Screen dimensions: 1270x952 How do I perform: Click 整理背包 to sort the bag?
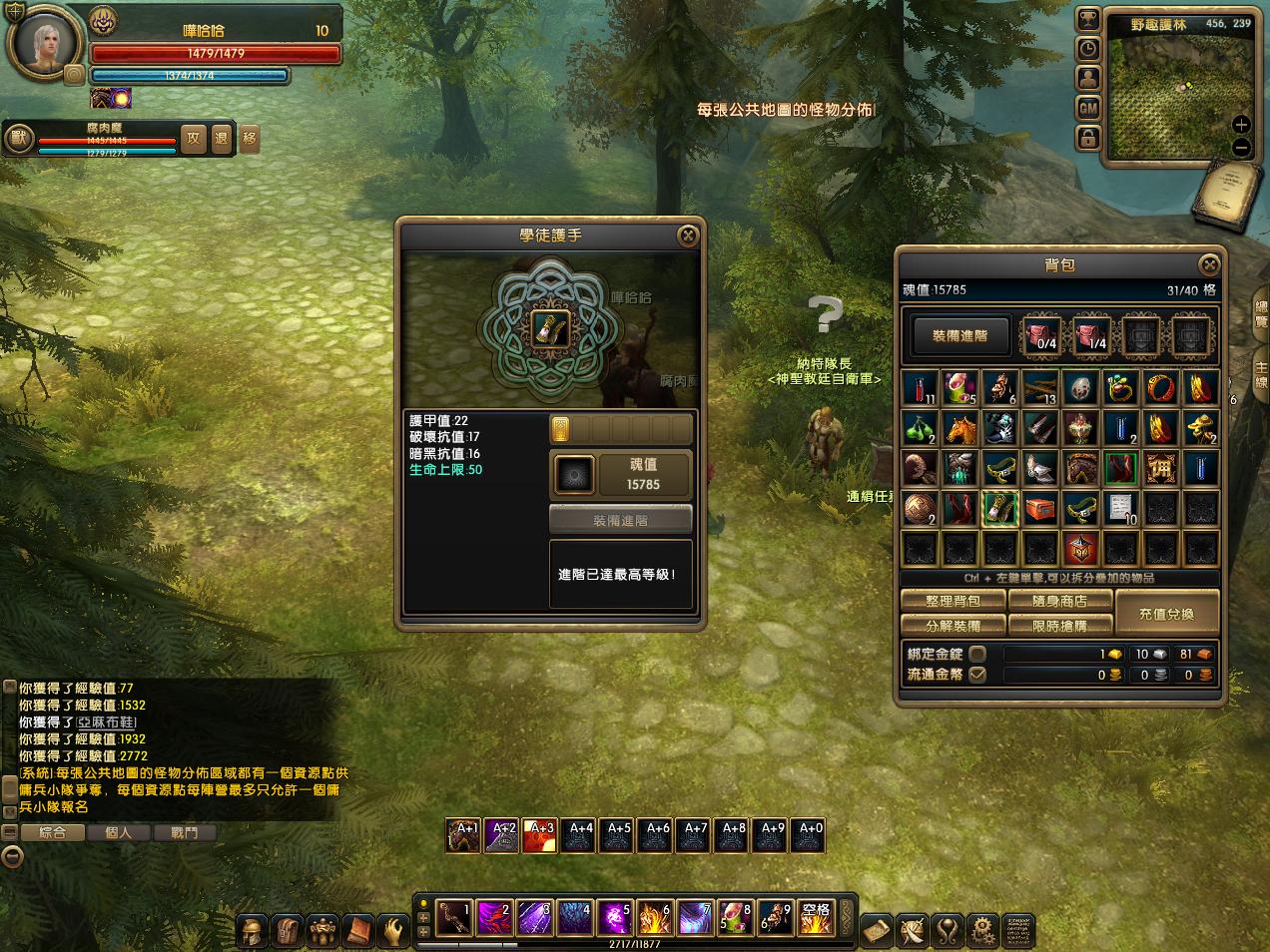(952, 601)
